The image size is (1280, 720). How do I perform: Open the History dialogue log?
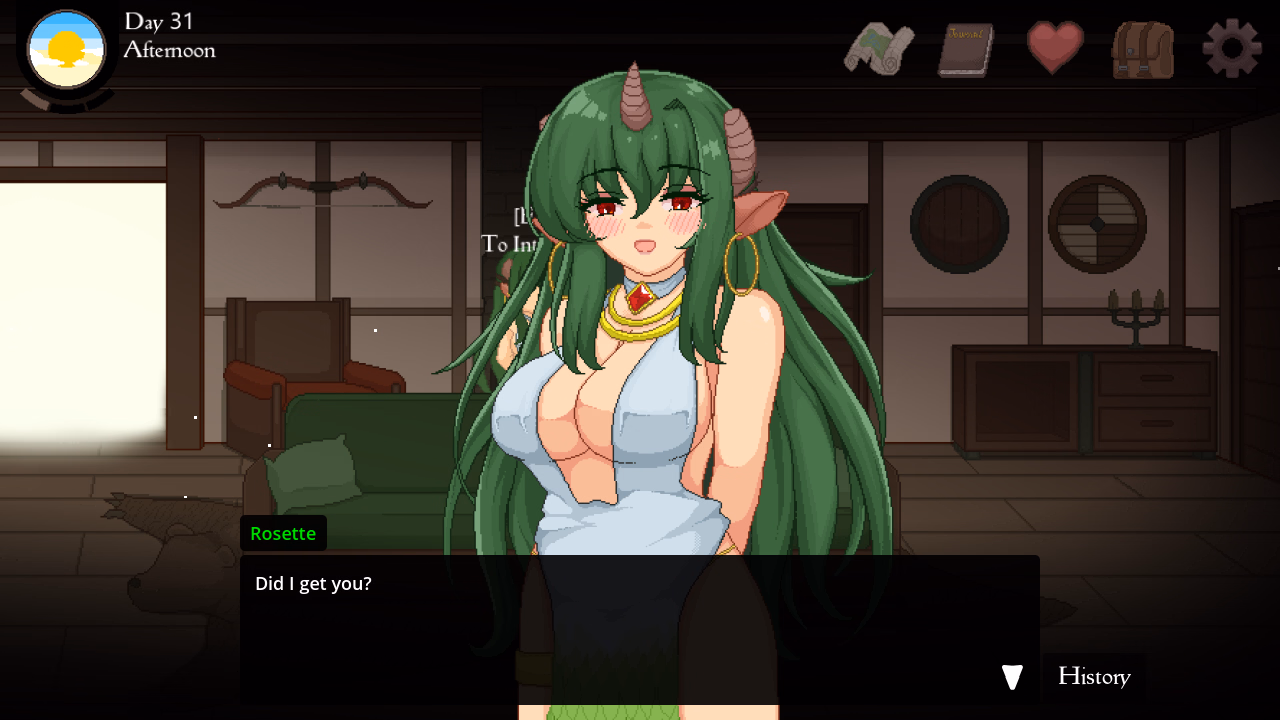1094,676
